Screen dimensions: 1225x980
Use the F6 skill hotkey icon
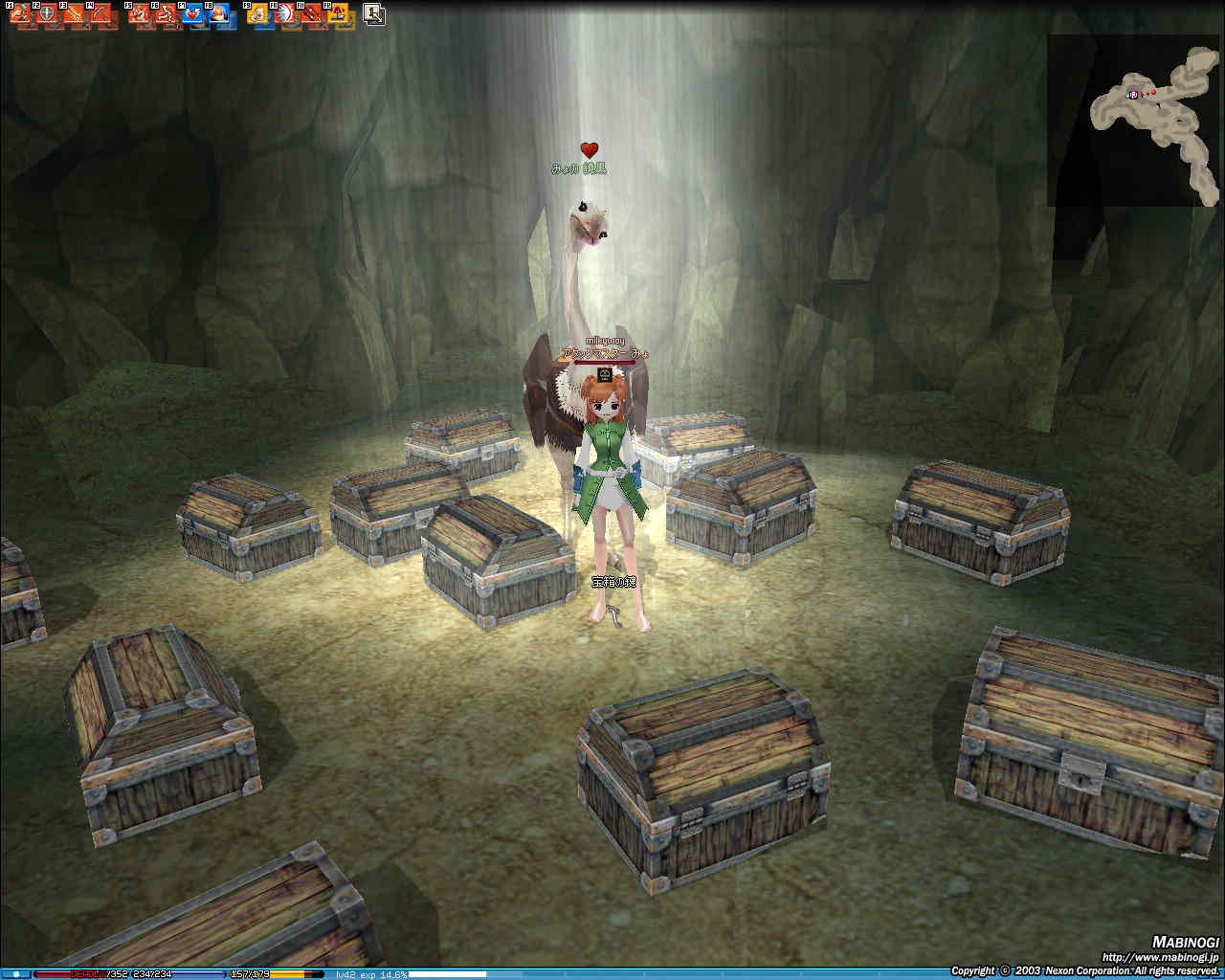coord(166,15)
